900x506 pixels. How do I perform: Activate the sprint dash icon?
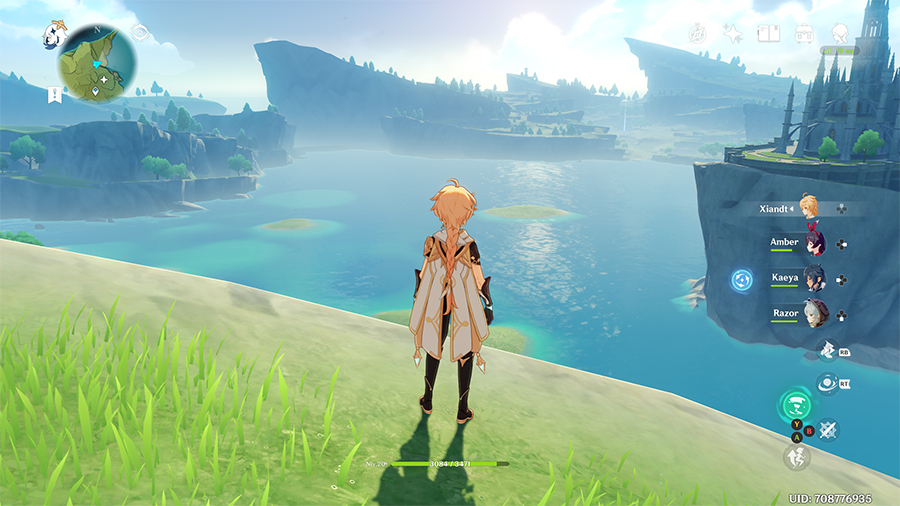[x=796, y=456]
